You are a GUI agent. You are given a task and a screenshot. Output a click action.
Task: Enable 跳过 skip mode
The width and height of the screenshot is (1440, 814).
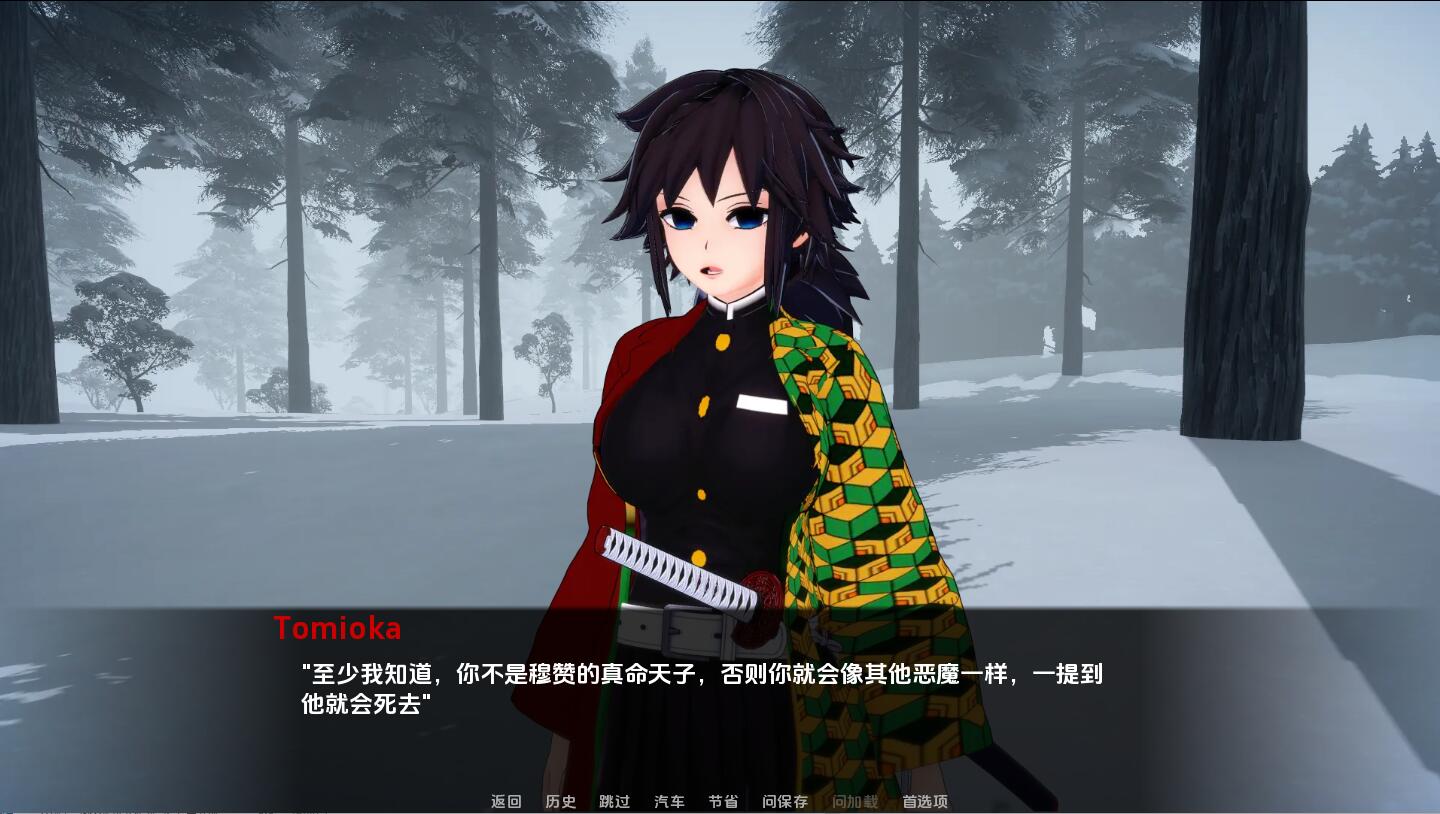tap(613, 801)
